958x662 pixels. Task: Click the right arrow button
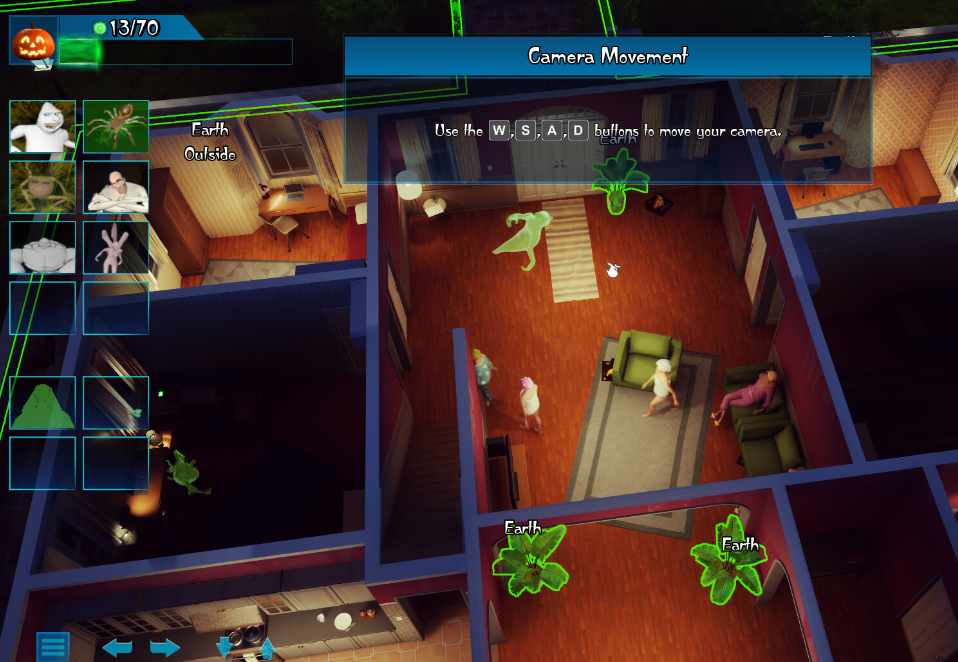(x=165, y=648)
